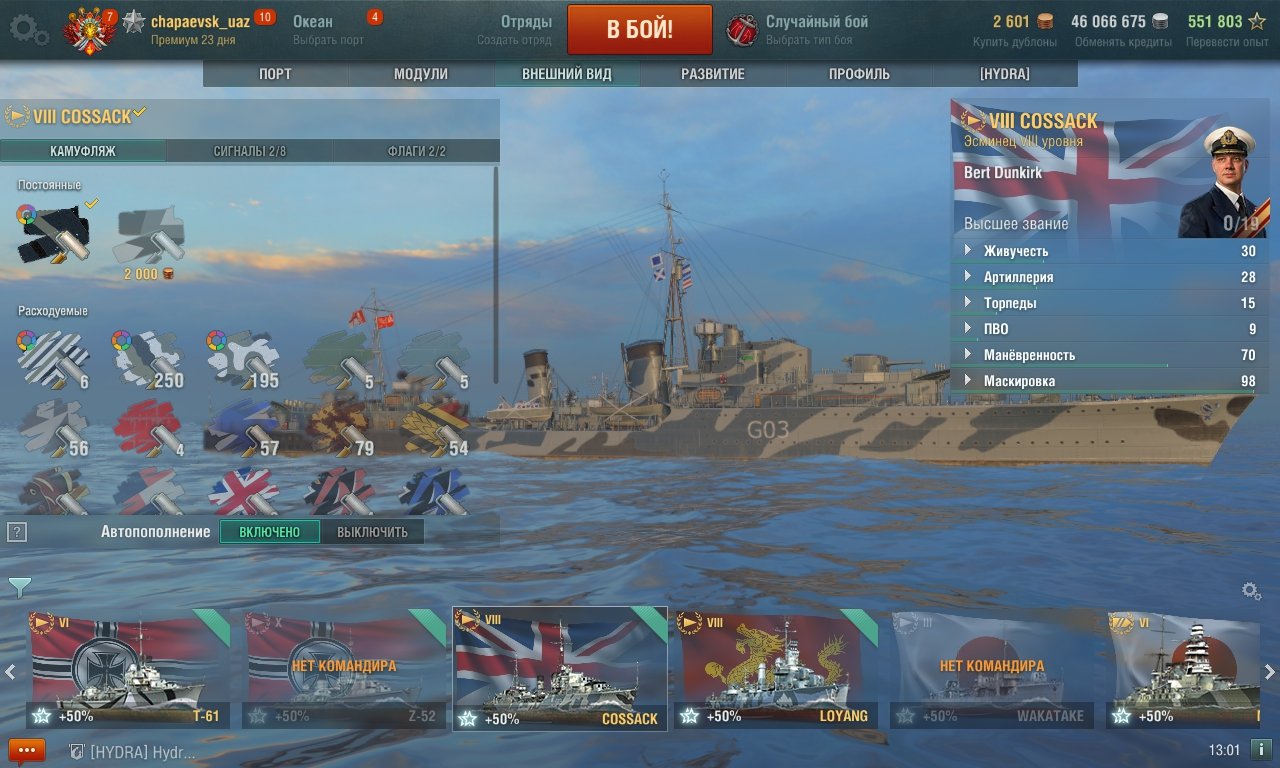The height and width of the screenshot is (768, 1280).
Task: Choose the Union Jack camouflage
Action: click(x=244, y=492)
